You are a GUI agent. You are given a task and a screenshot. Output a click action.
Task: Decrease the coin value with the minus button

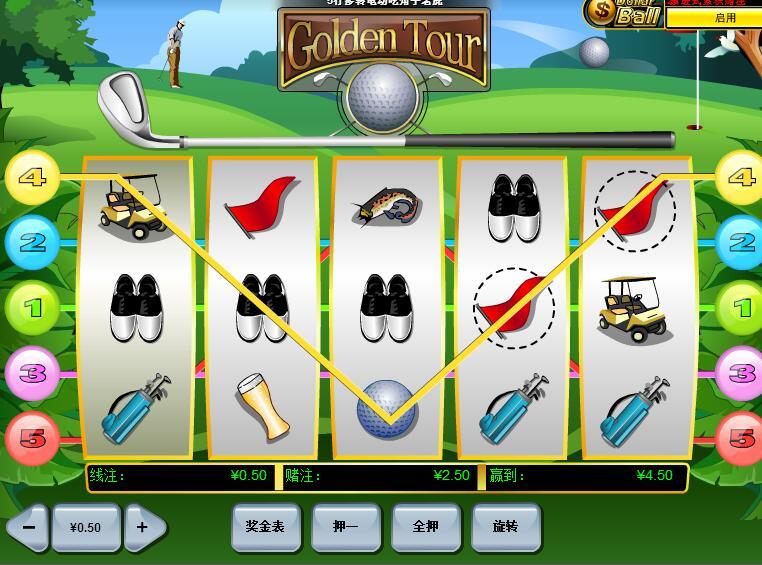pyautogui.click(x=28, y=527)
